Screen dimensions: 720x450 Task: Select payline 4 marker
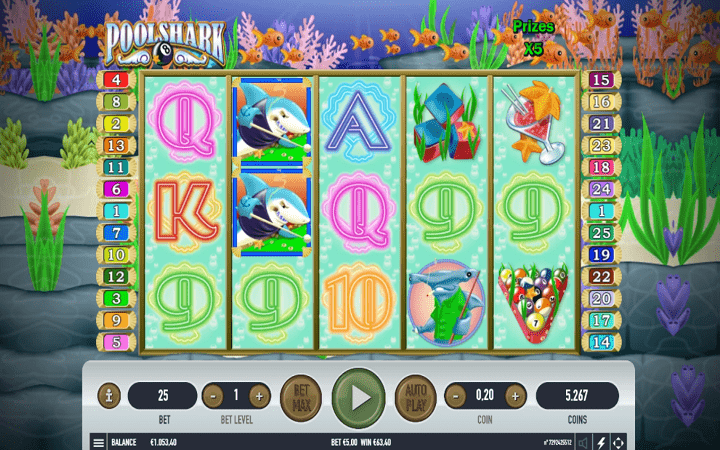(x=115, y=80)
